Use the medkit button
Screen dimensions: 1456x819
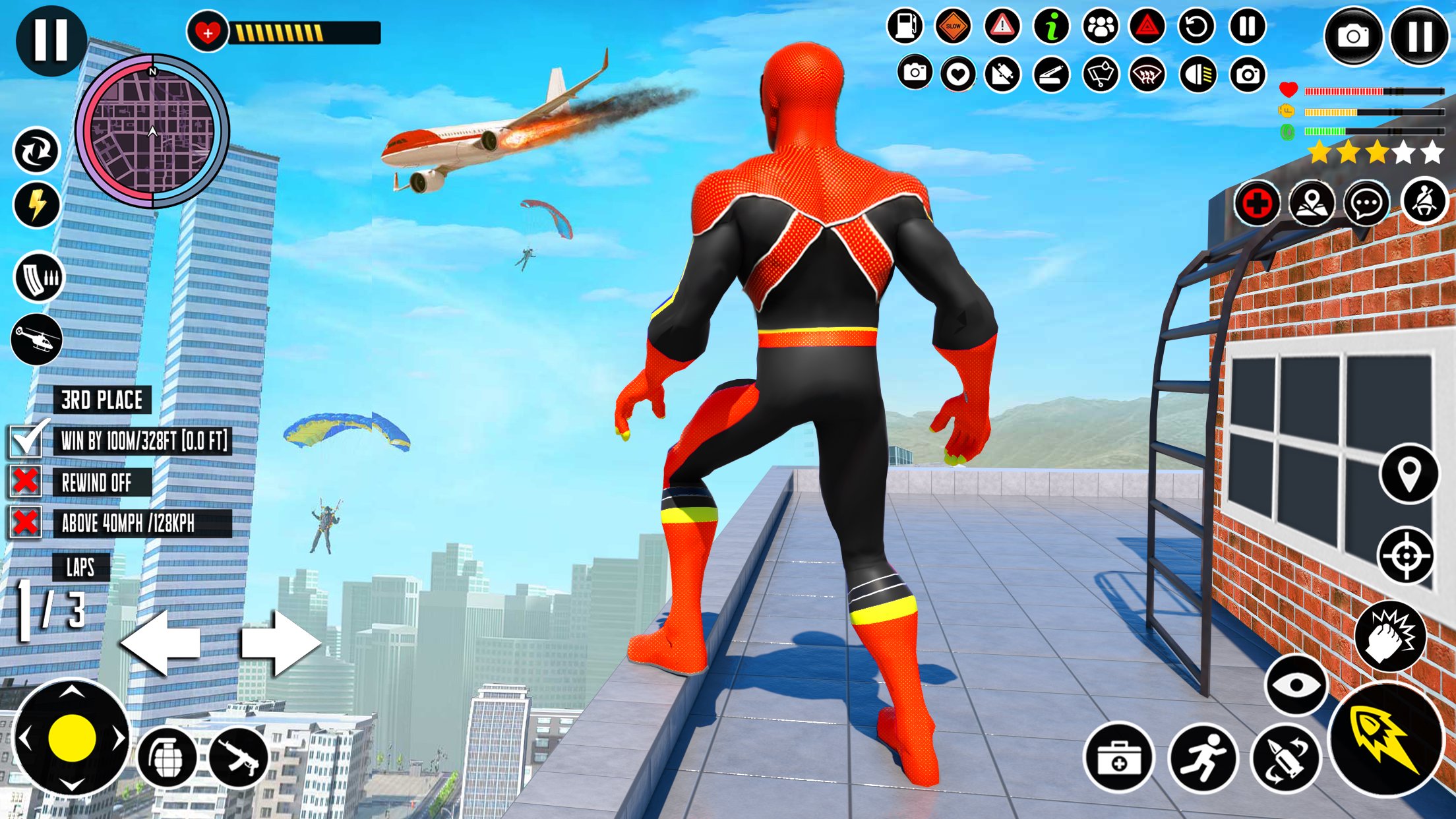(x=1118, y=758)
